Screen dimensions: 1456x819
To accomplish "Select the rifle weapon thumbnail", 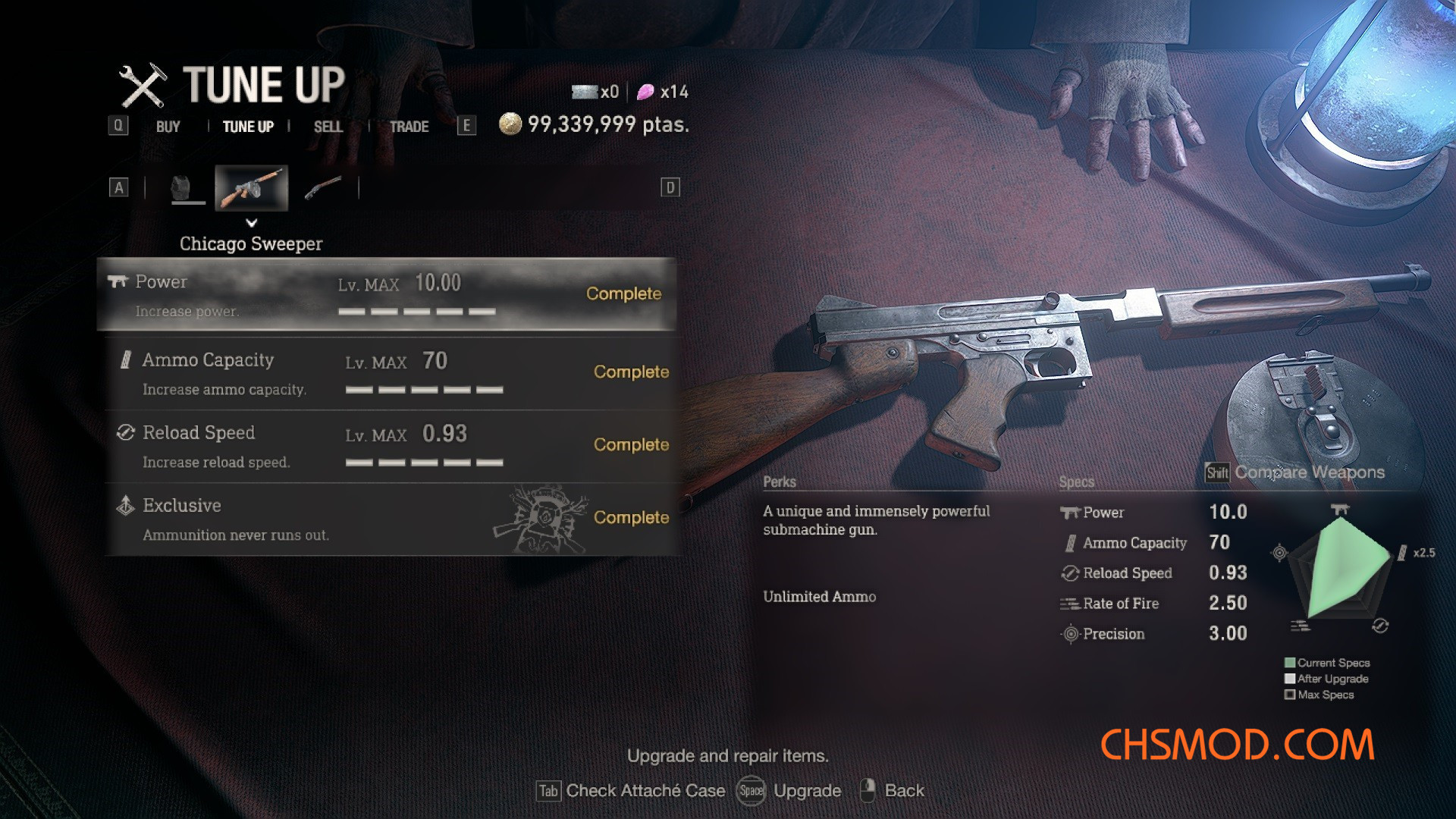I will [323, 187].
